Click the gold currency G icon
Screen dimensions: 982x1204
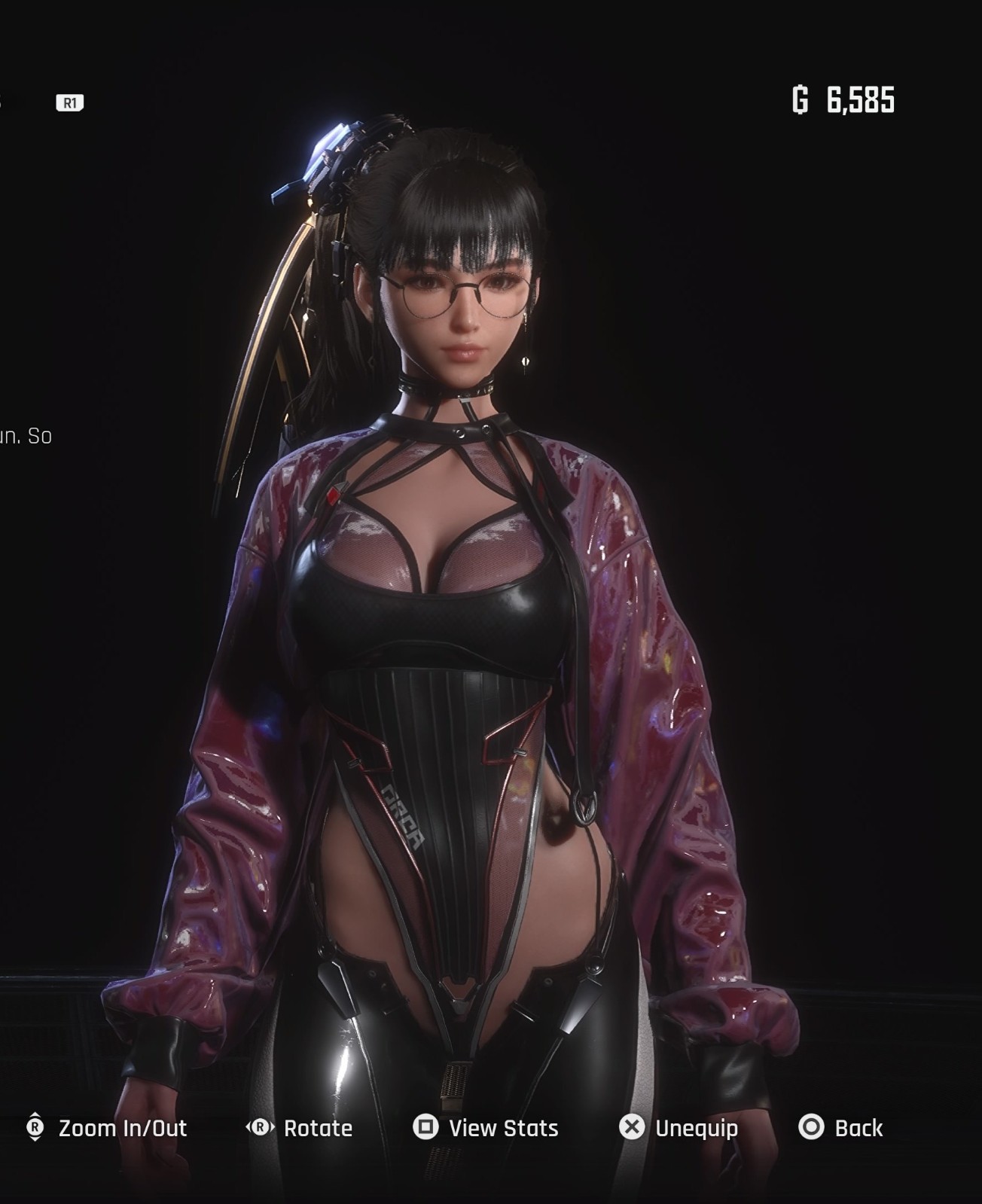tap(801, 98)
